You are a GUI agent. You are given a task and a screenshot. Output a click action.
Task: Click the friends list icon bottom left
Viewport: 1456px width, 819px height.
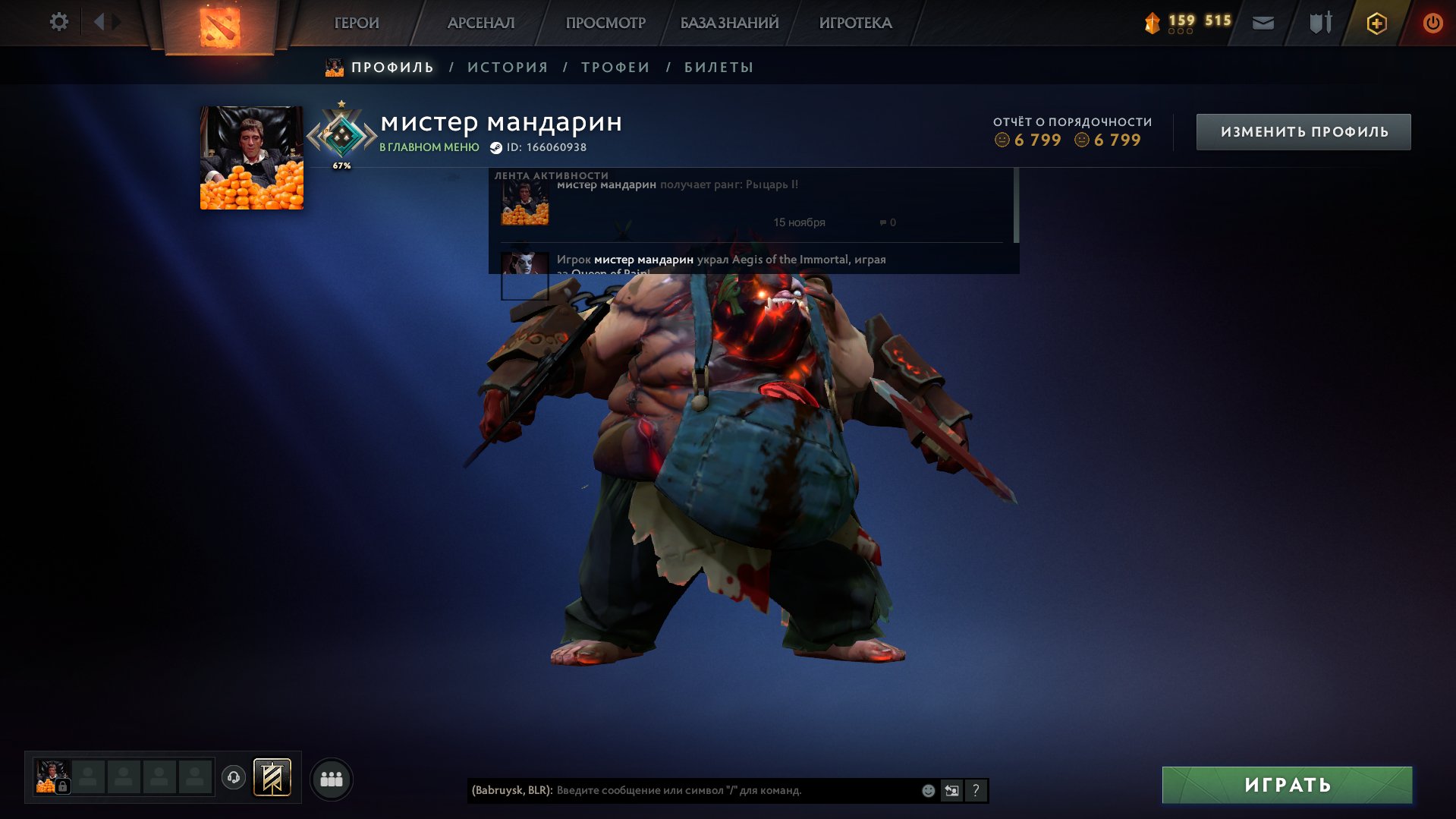click(332, 777)
